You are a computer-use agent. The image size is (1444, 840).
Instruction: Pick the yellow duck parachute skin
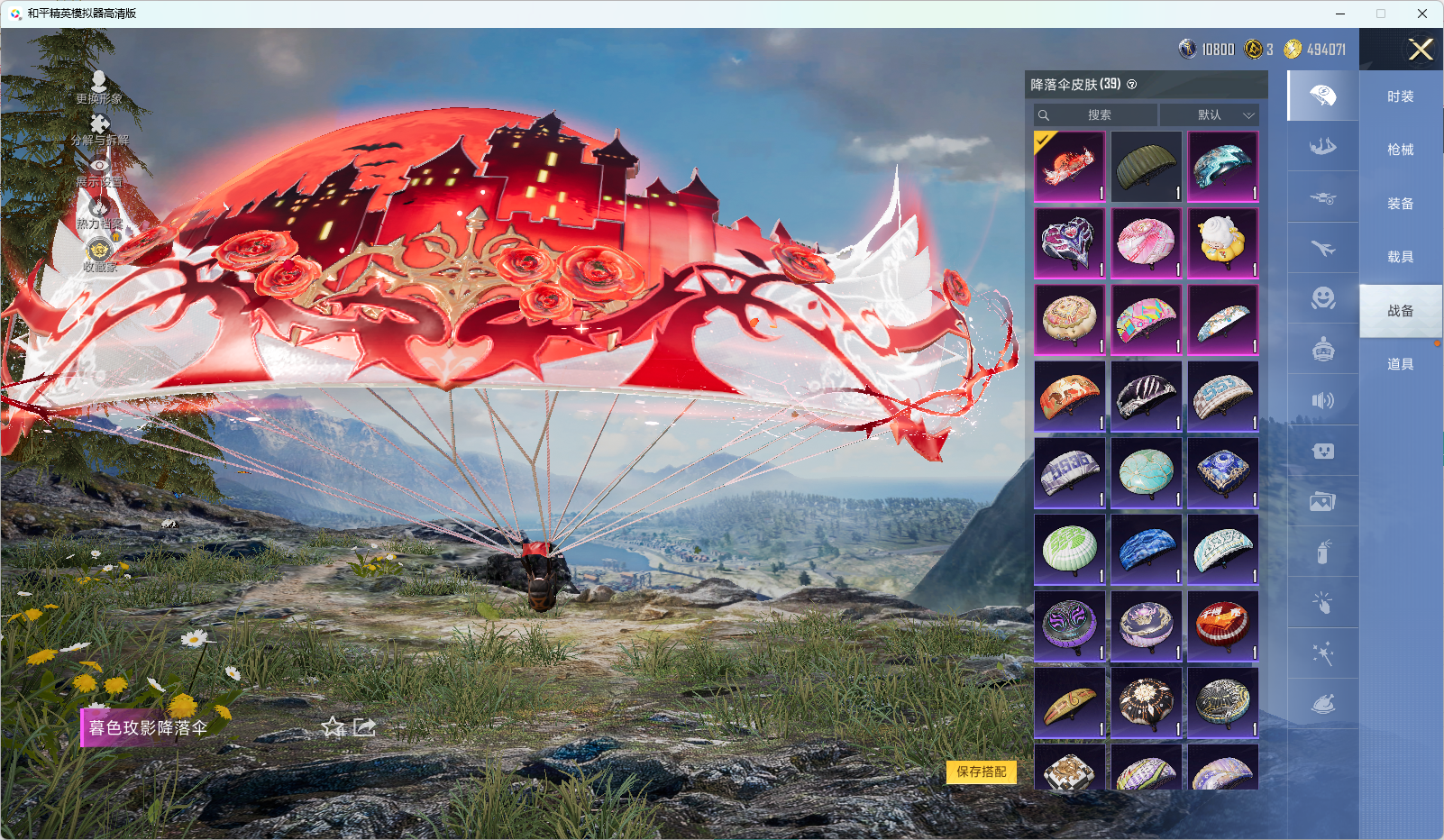click(1222, 243)
